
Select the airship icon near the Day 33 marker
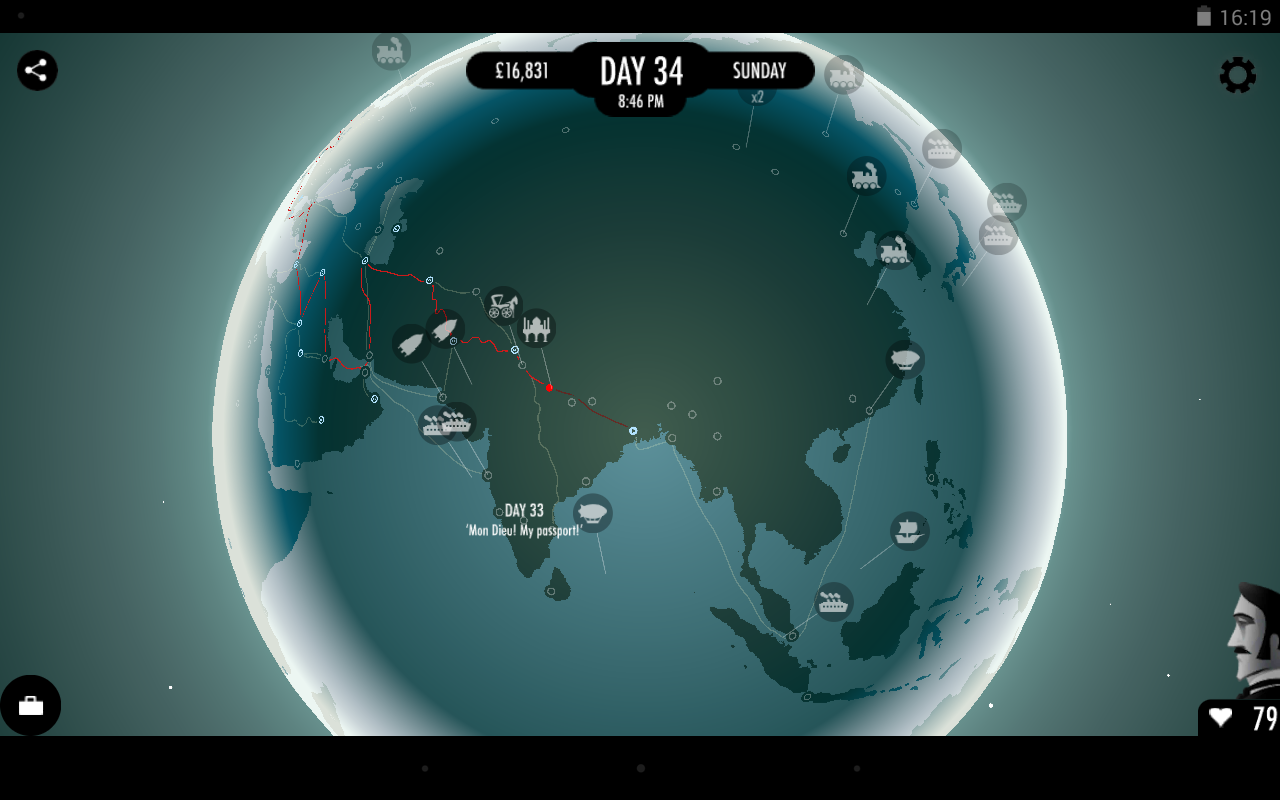pos(591,512)
